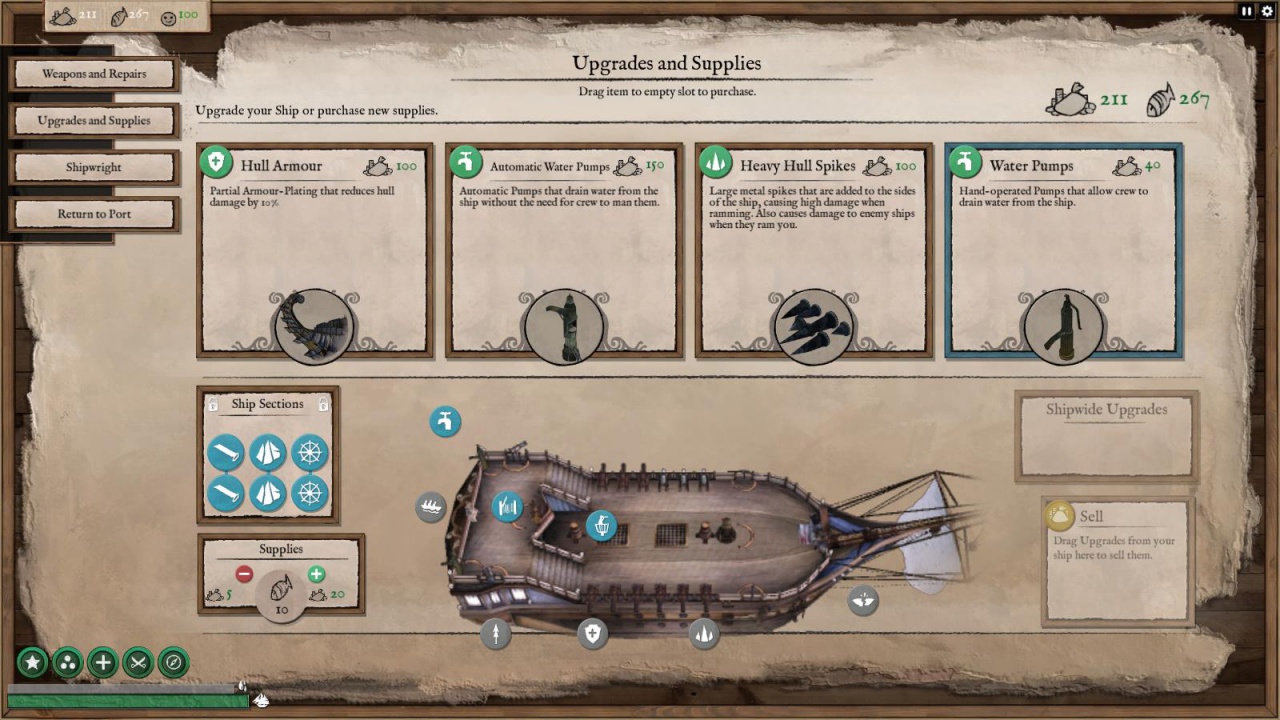Screen dimensions: 1280x720
Task: Toggle the left padlock on Ship Sections panel
Action: [x=212, y=403]
